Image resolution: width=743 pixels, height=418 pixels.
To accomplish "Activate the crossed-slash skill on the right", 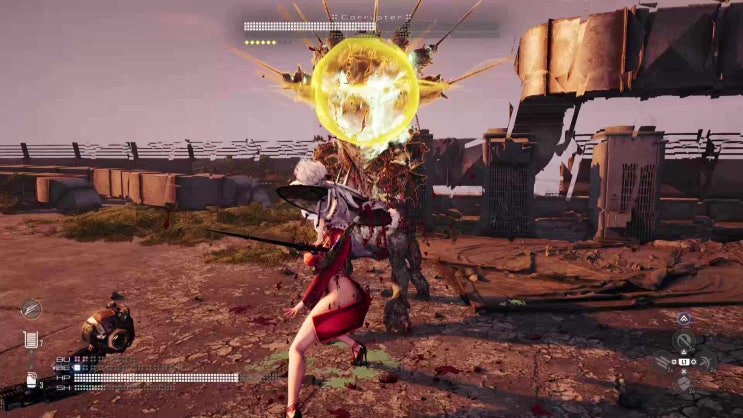I will (704, 361).
